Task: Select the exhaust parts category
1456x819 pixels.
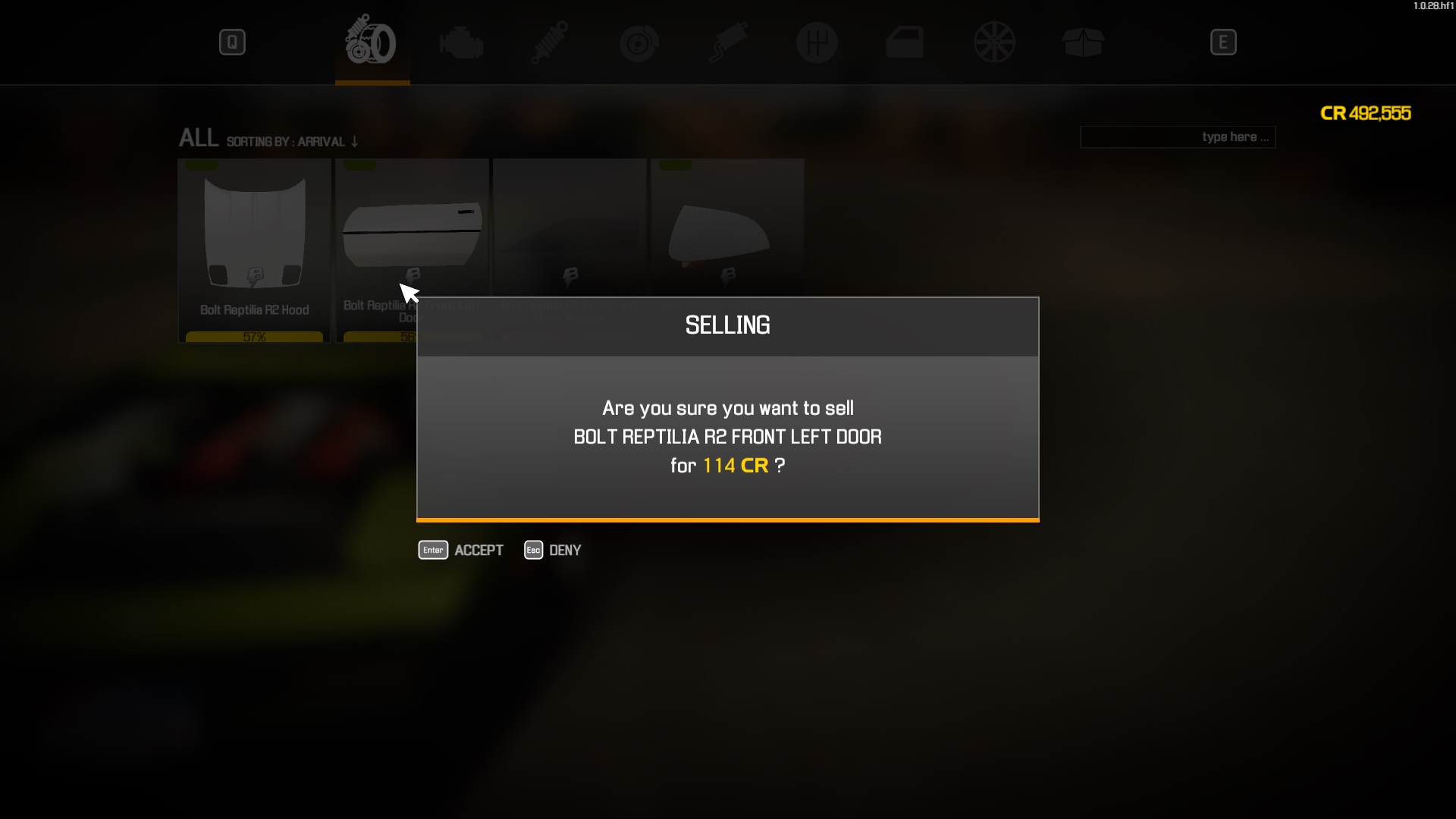Action: pyautogui.click(x=728, y=42)
